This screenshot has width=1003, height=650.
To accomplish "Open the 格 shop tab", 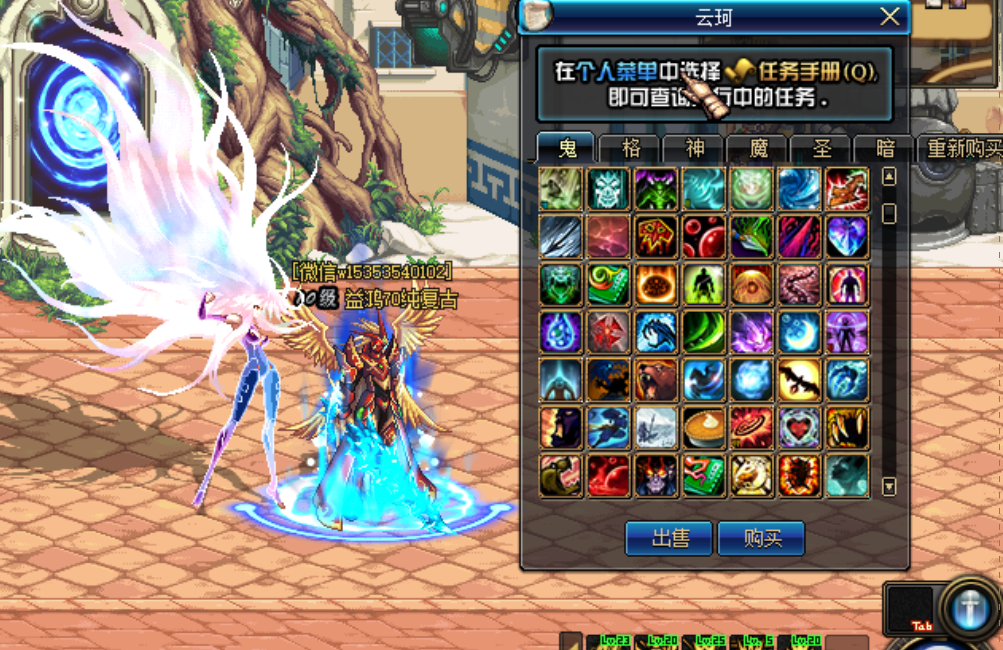I will coord(631,149).
